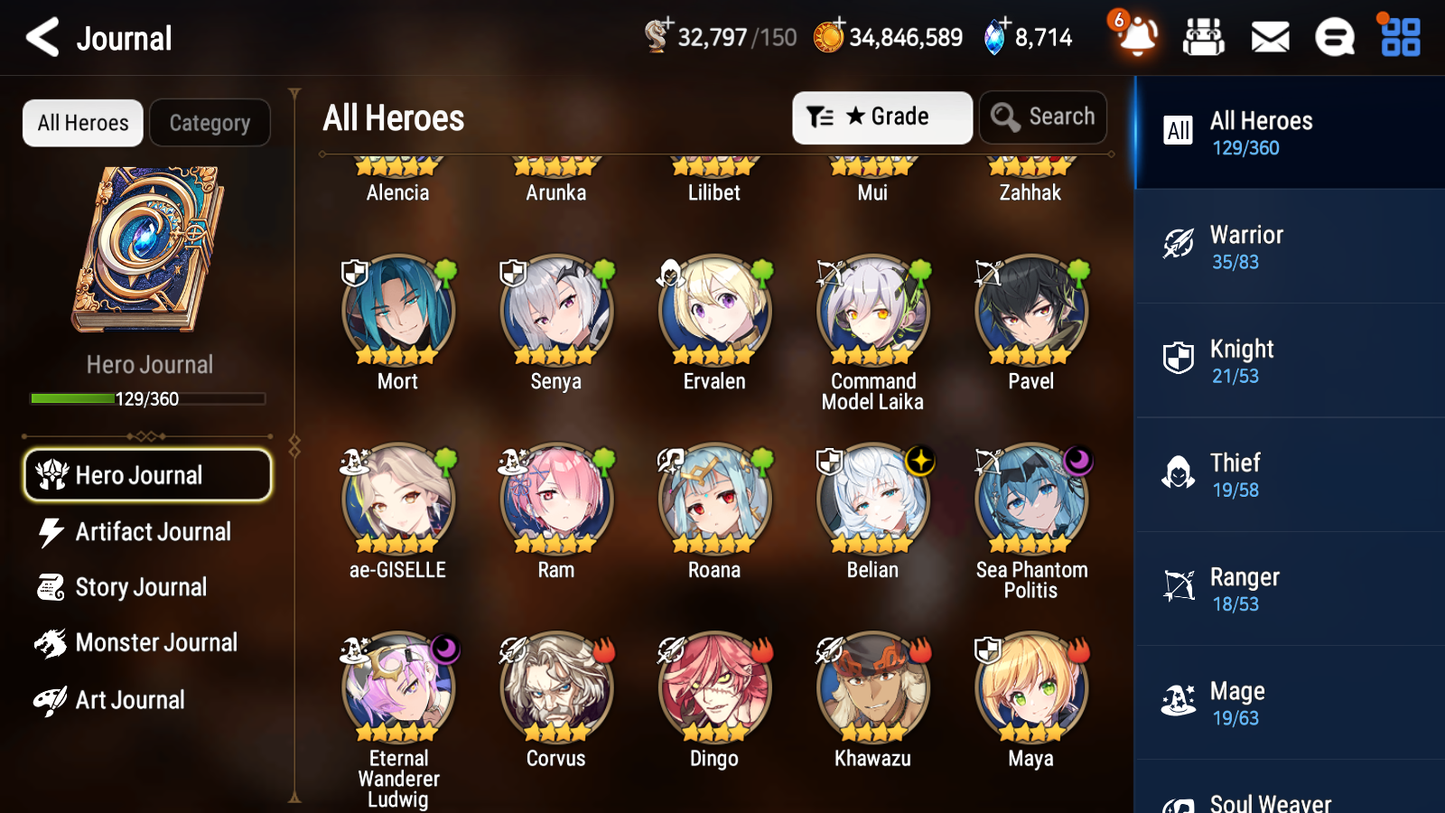1445x813 pixels.
Task: Open the Grade filter dropdown
Action: 881,117
